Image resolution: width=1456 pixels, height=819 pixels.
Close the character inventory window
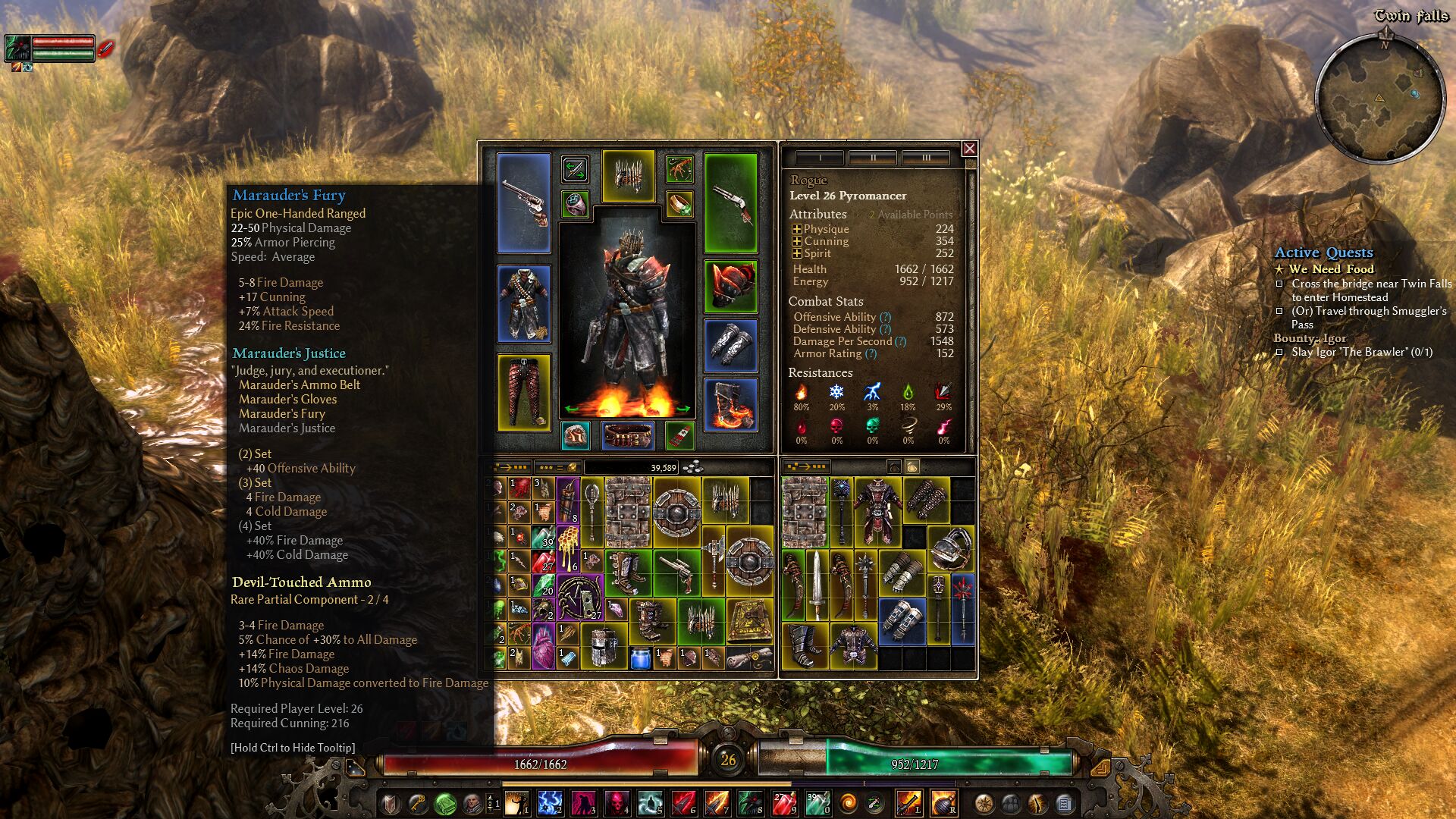(969, 149)
